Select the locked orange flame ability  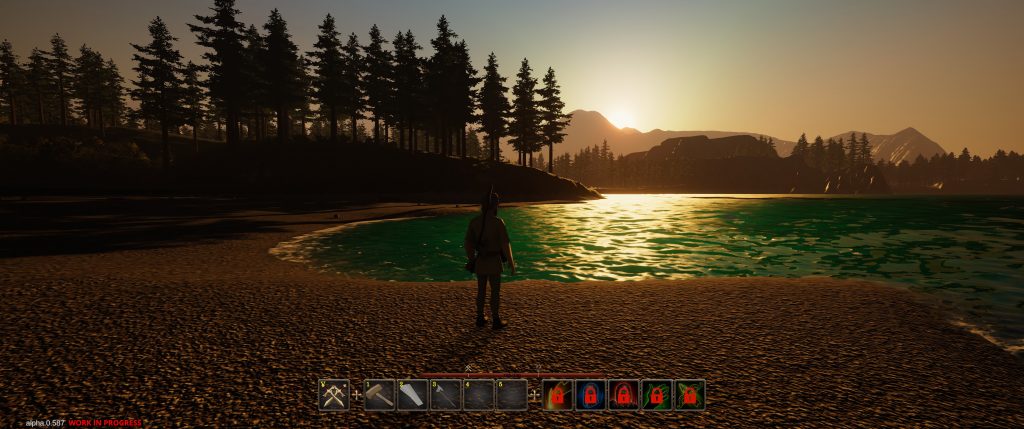coord(558,395)
